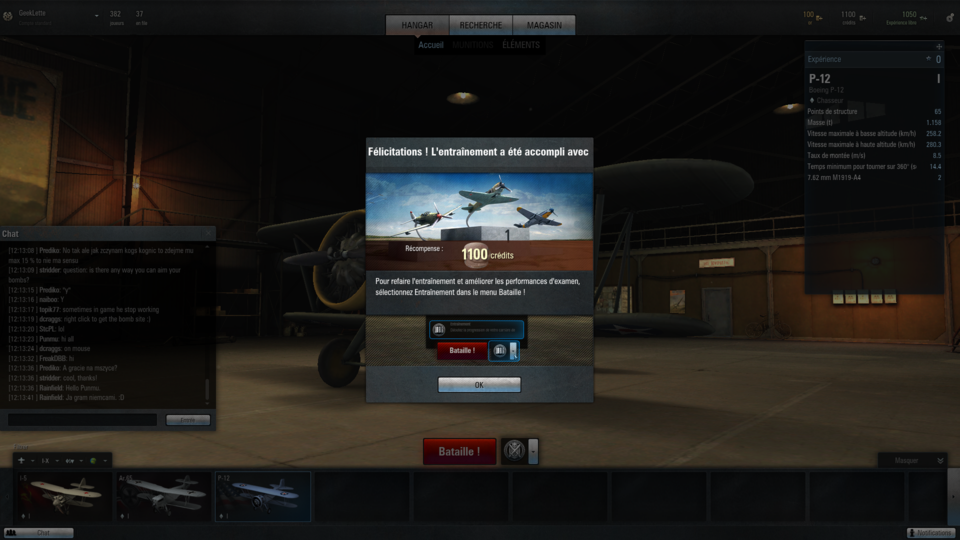960x540 pixels.
Task: Click the chat message input field
Action: point(82,420)
